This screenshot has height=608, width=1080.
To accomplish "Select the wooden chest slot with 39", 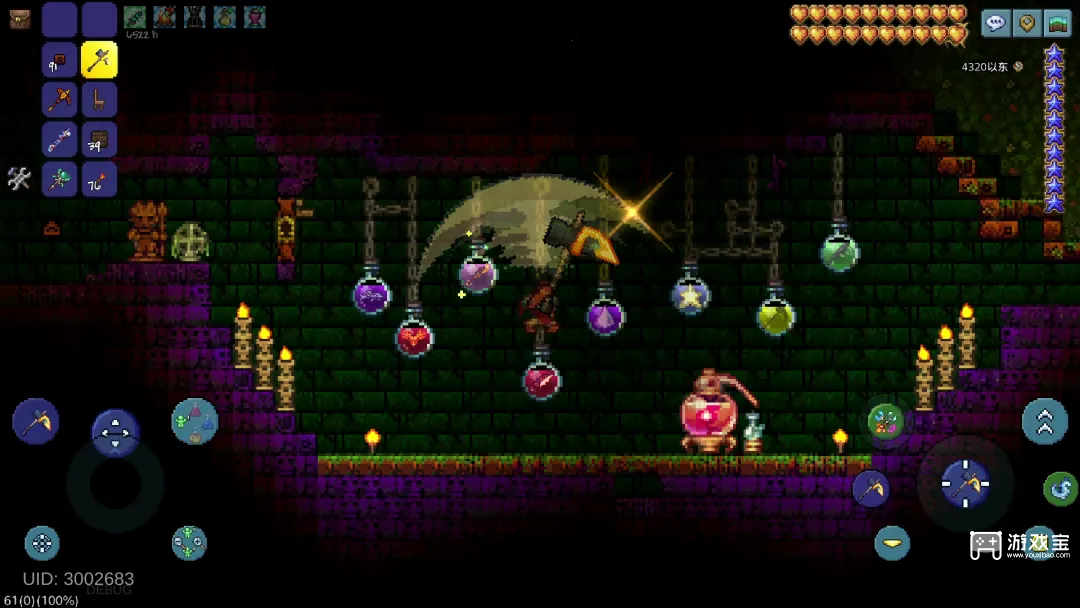I will pos(99,140).
